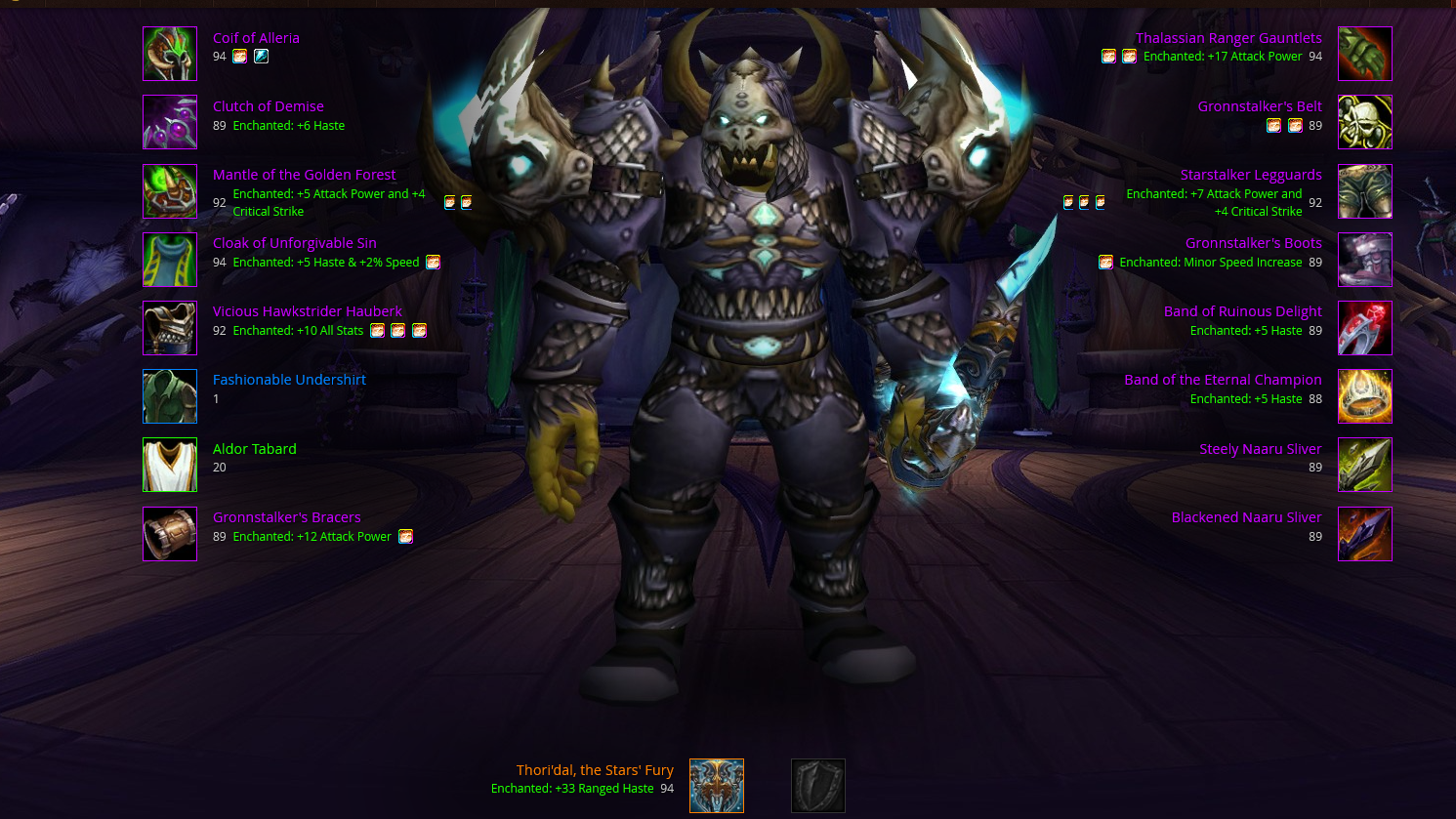Select the Thori'dal, the Stars' Fury bow icon

point(717,786)
